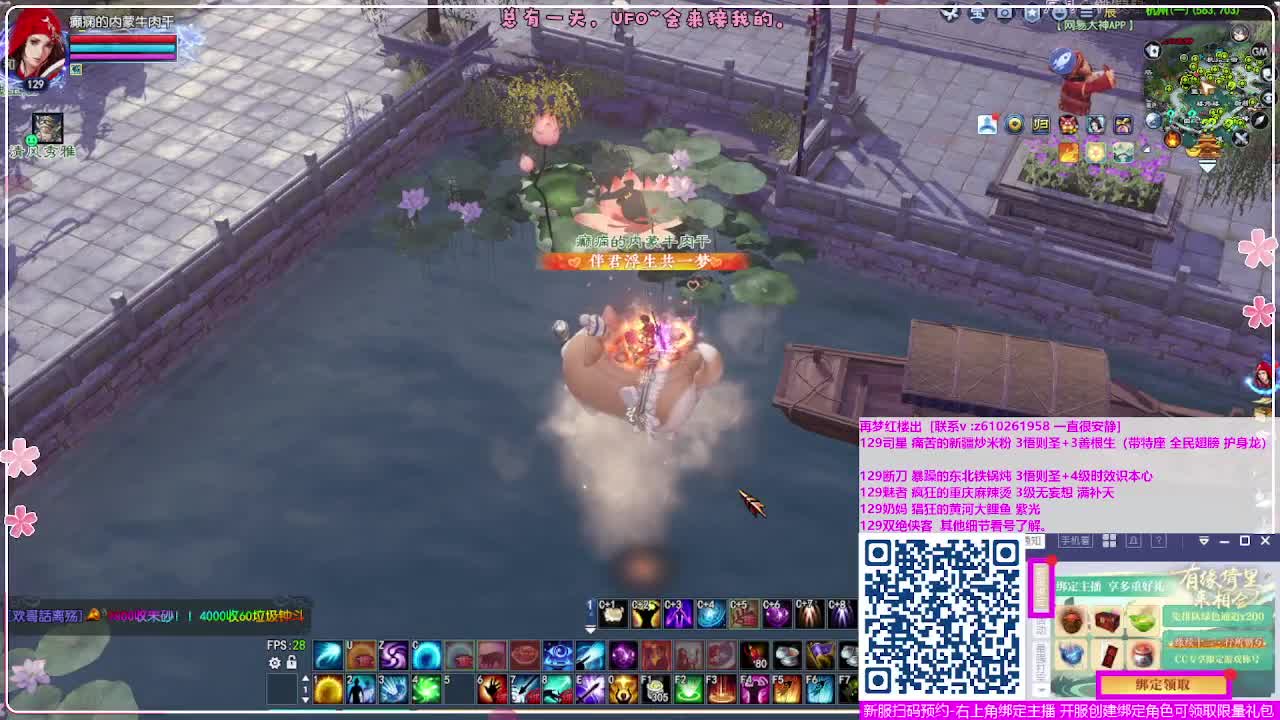This screenshot has height=720, width=1280.
Task: Click the QR code in the bottom-right panel
Action: (942, 619)
